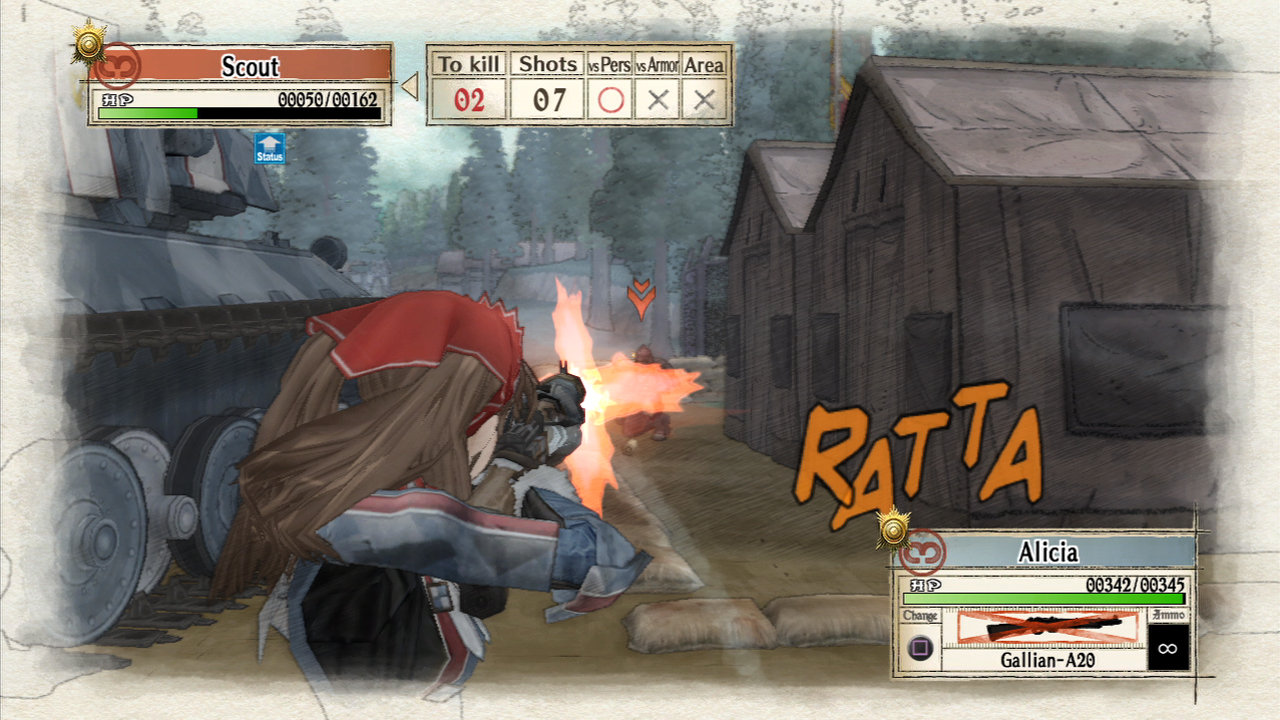Select the Scout target name panel
This screenshot has height=720, width=1280.
pos(250,66)
